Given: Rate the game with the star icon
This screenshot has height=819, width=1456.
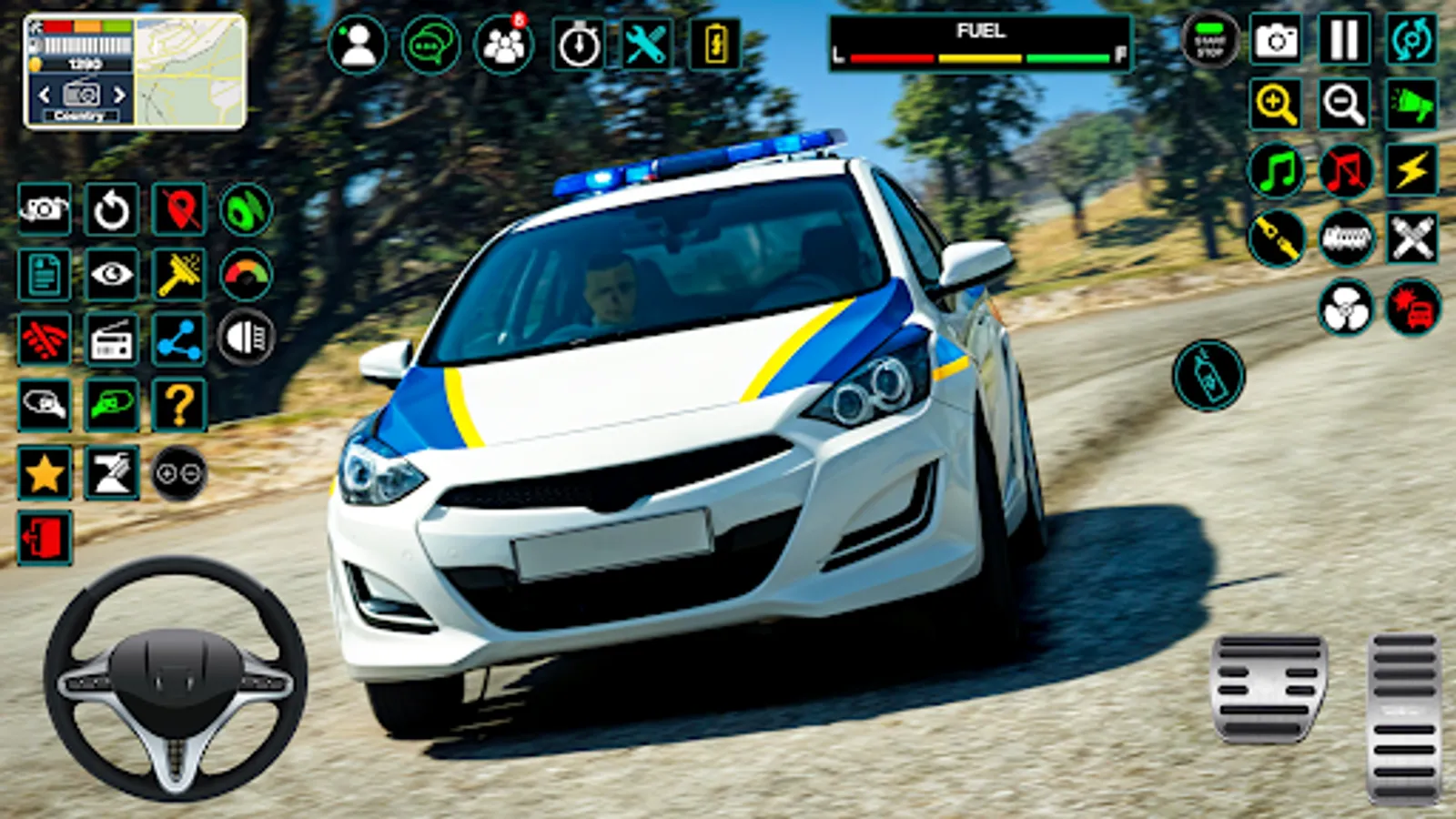Looking at the screenshot, I should coord(43,470).
